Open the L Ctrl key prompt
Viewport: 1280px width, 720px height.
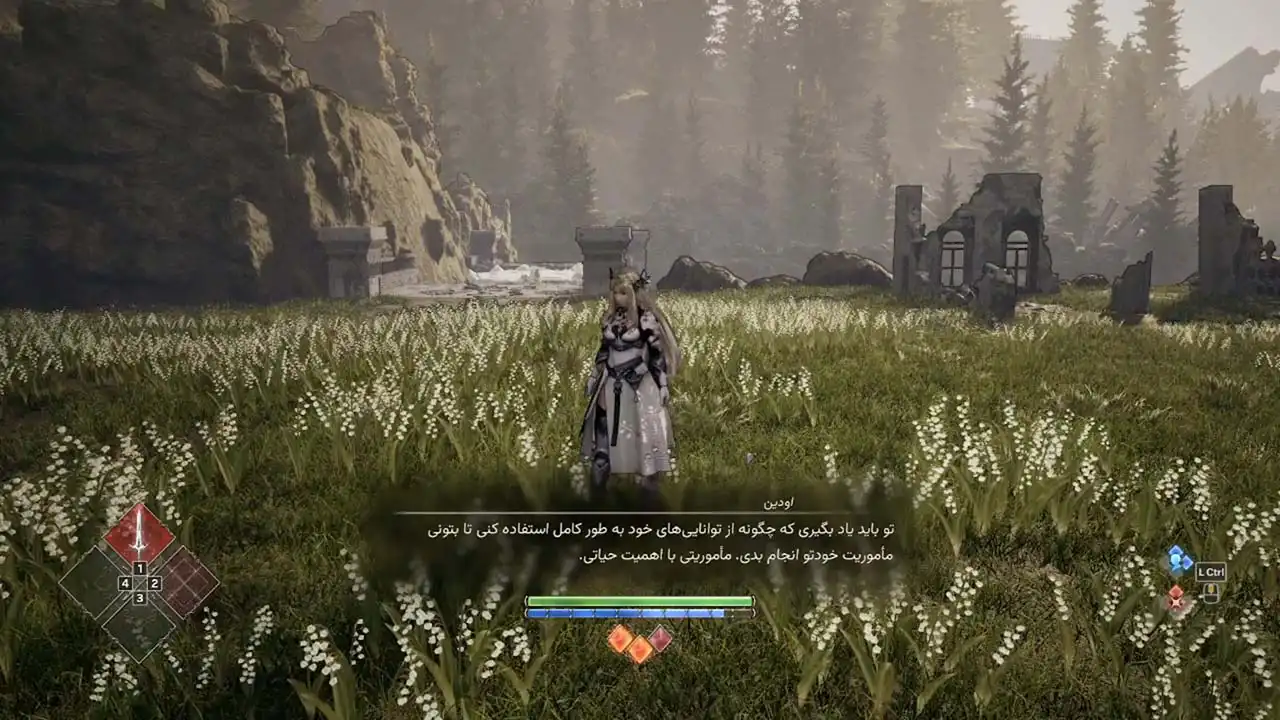click(1211, 572)
